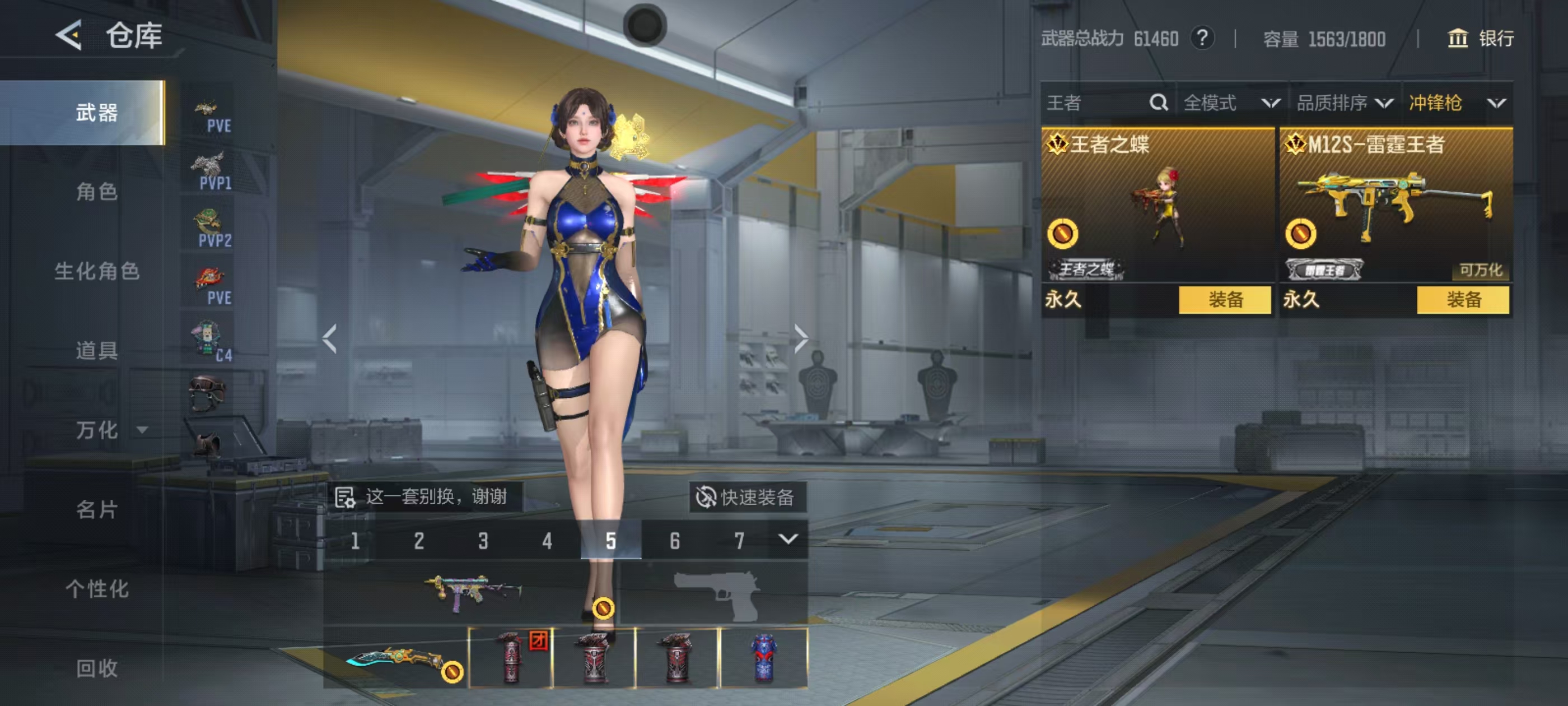Show next character with right arrow

click(800, 338)
